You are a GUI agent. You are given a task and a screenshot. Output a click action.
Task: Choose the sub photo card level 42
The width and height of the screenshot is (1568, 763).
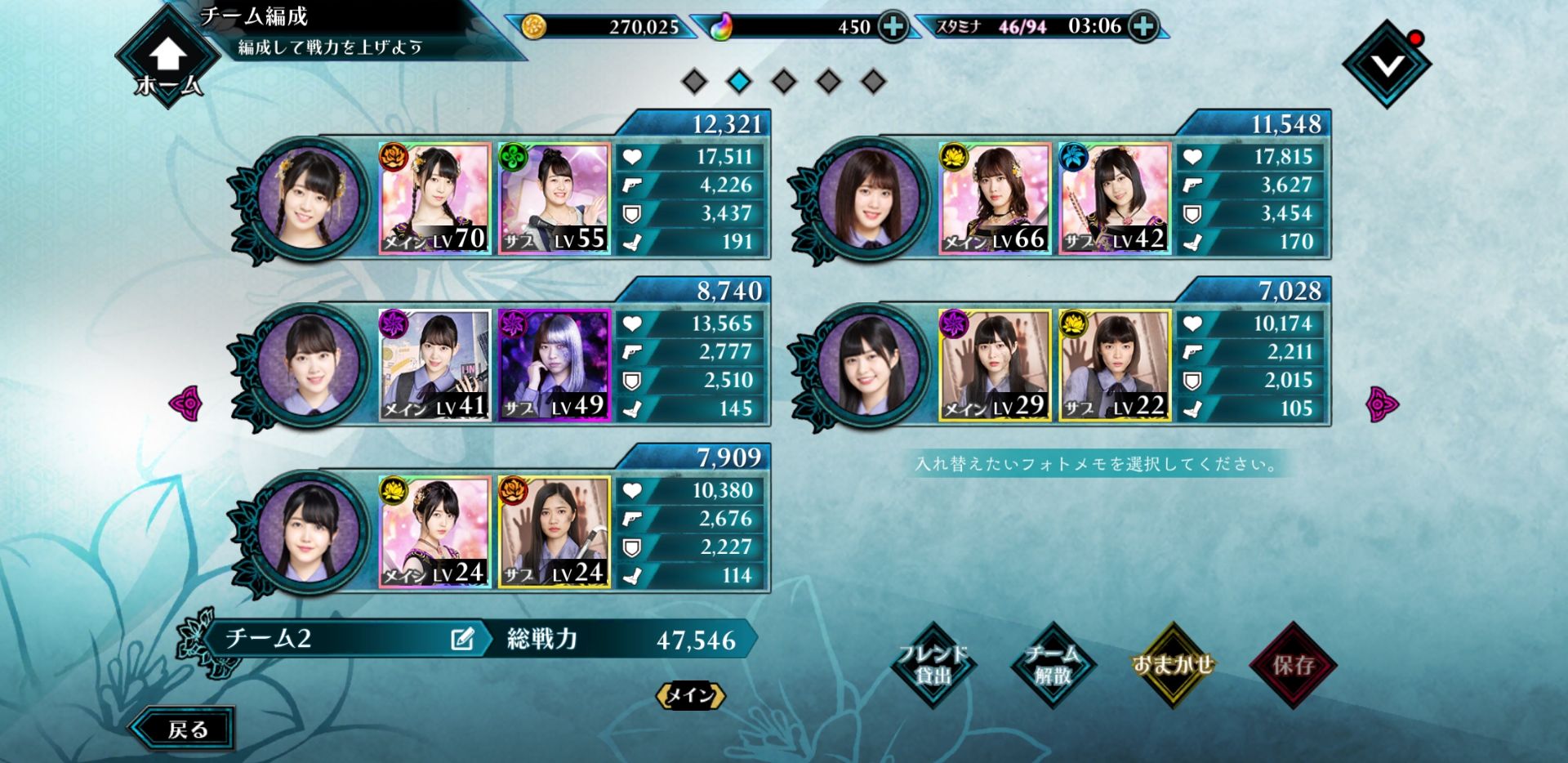1115,199
